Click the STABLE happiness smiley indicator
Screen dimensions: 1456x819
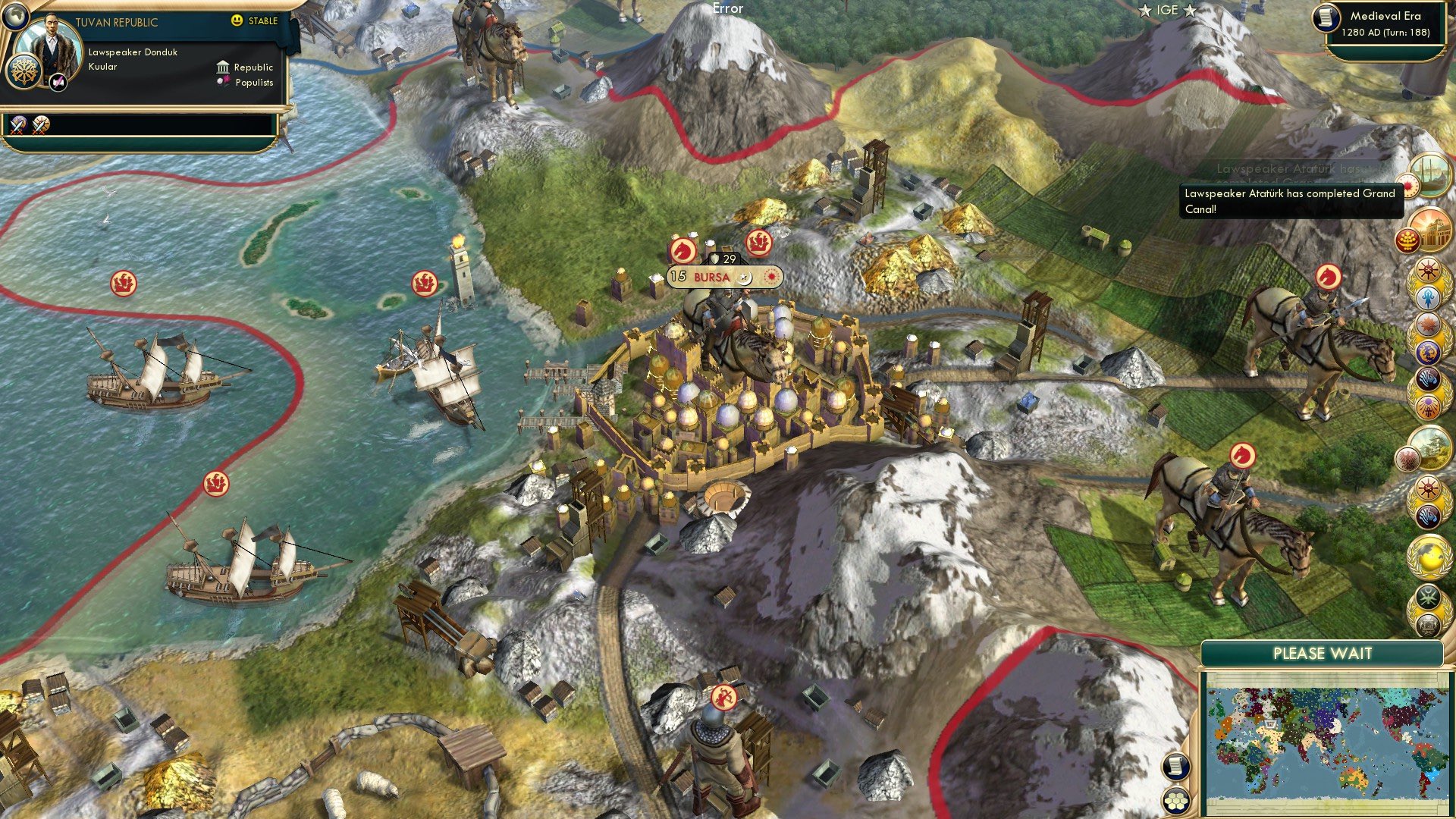(236, 20)
